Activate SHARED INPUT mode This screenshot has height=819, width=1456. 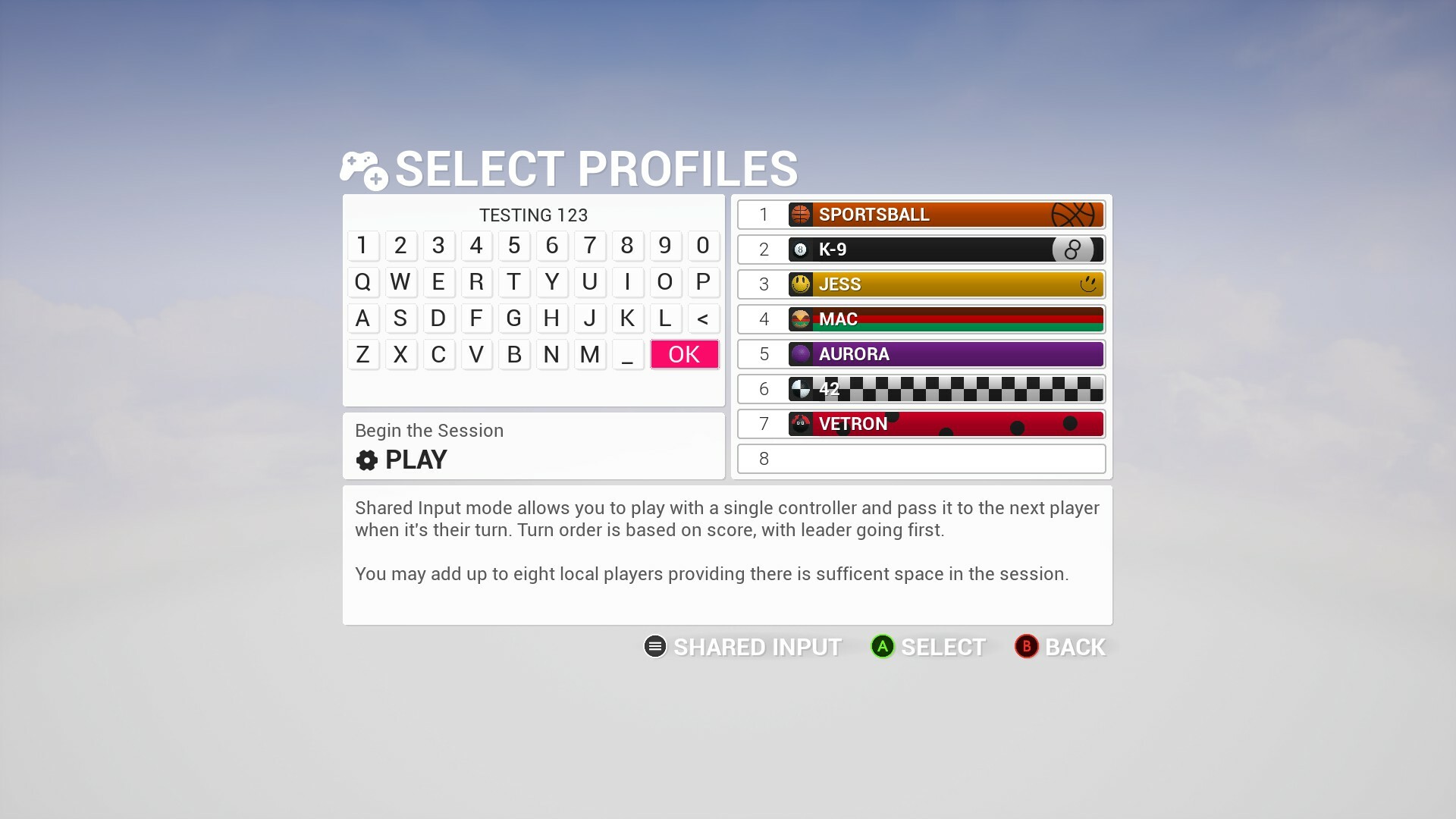[757, 647]
